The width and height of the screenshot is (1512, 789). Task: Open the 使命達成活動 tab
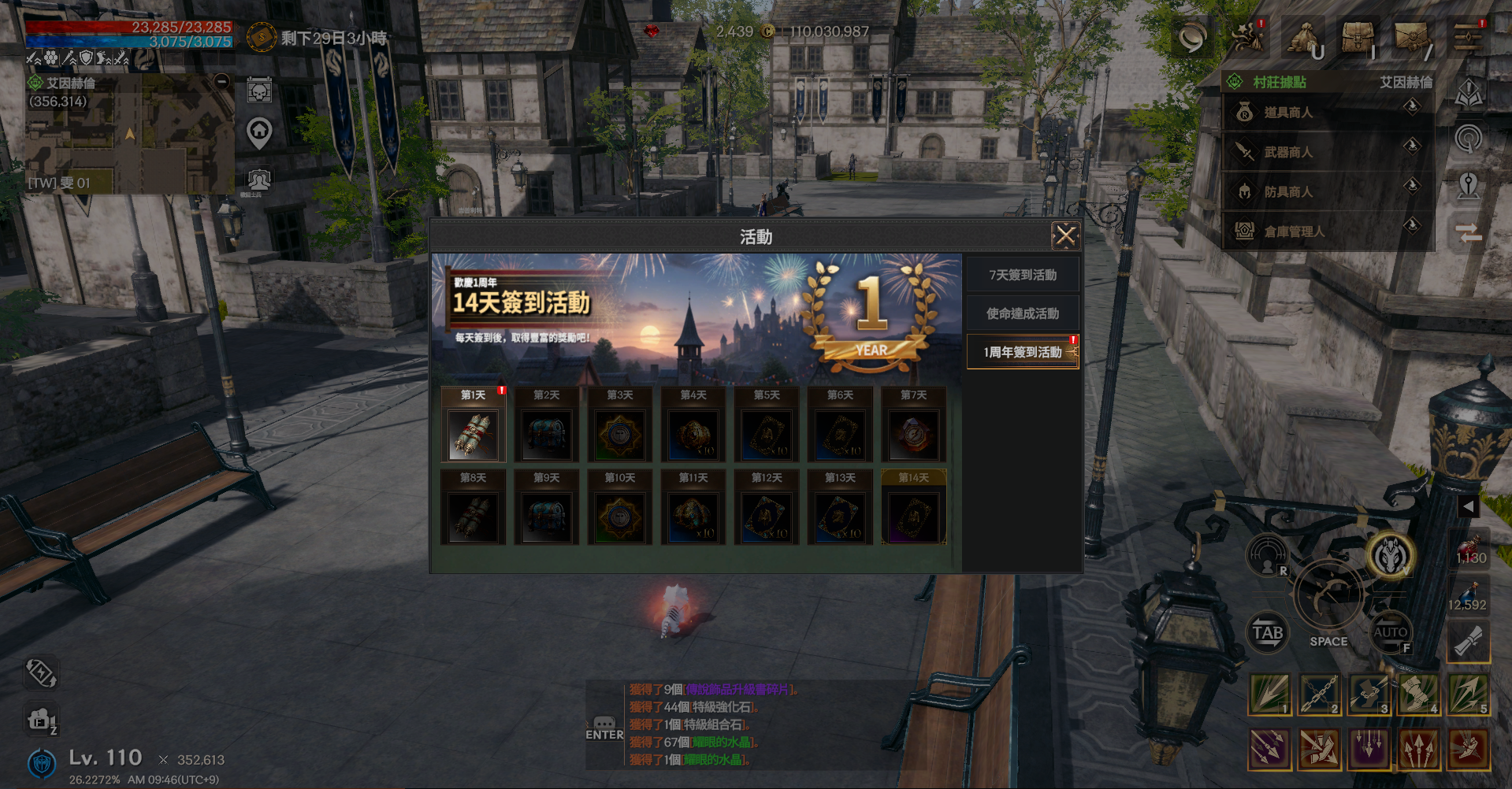tap(1022, 313)
